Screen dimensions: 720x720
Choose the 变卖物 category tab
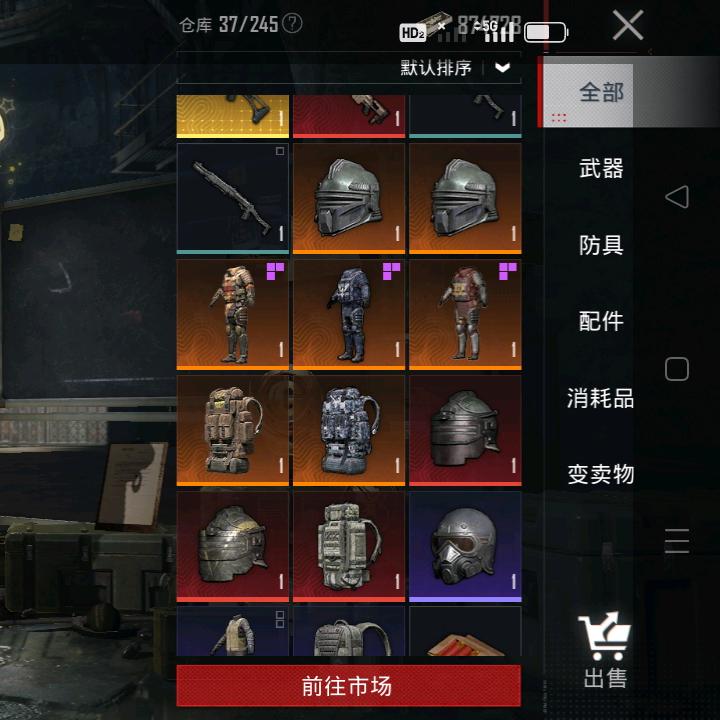(601, 474)
